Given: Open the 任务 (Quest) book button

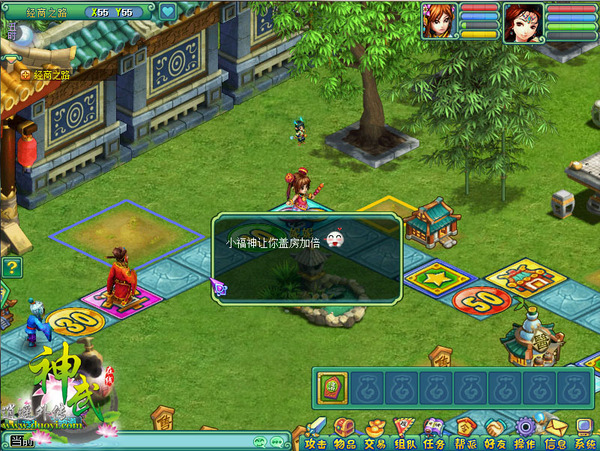Looking at the screenshot, I should (x=434, y=430).
